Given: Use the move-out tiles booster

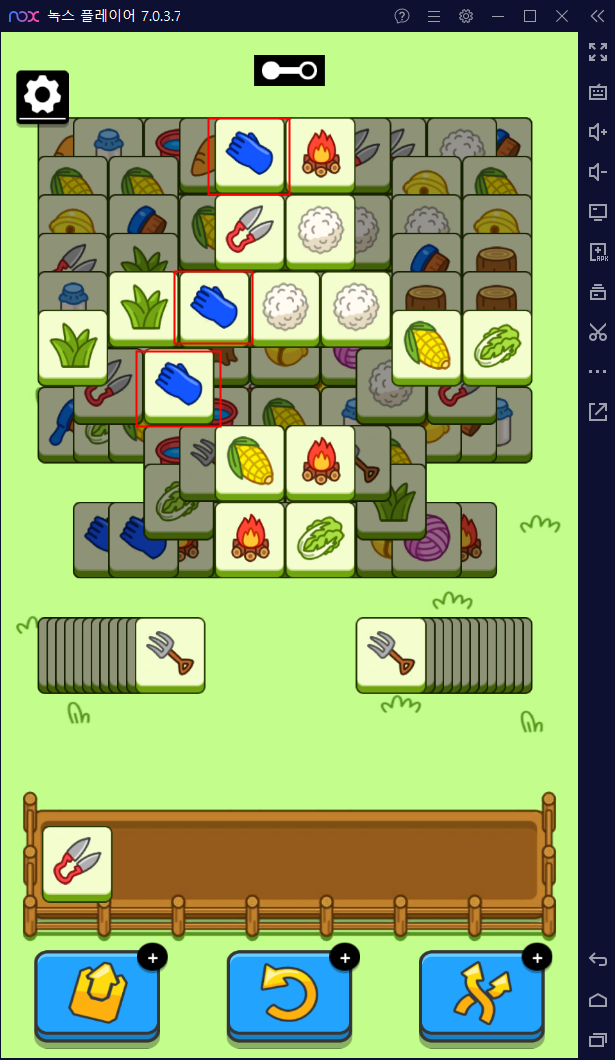Looking at the screenshot, I should [x=96, y=994].
